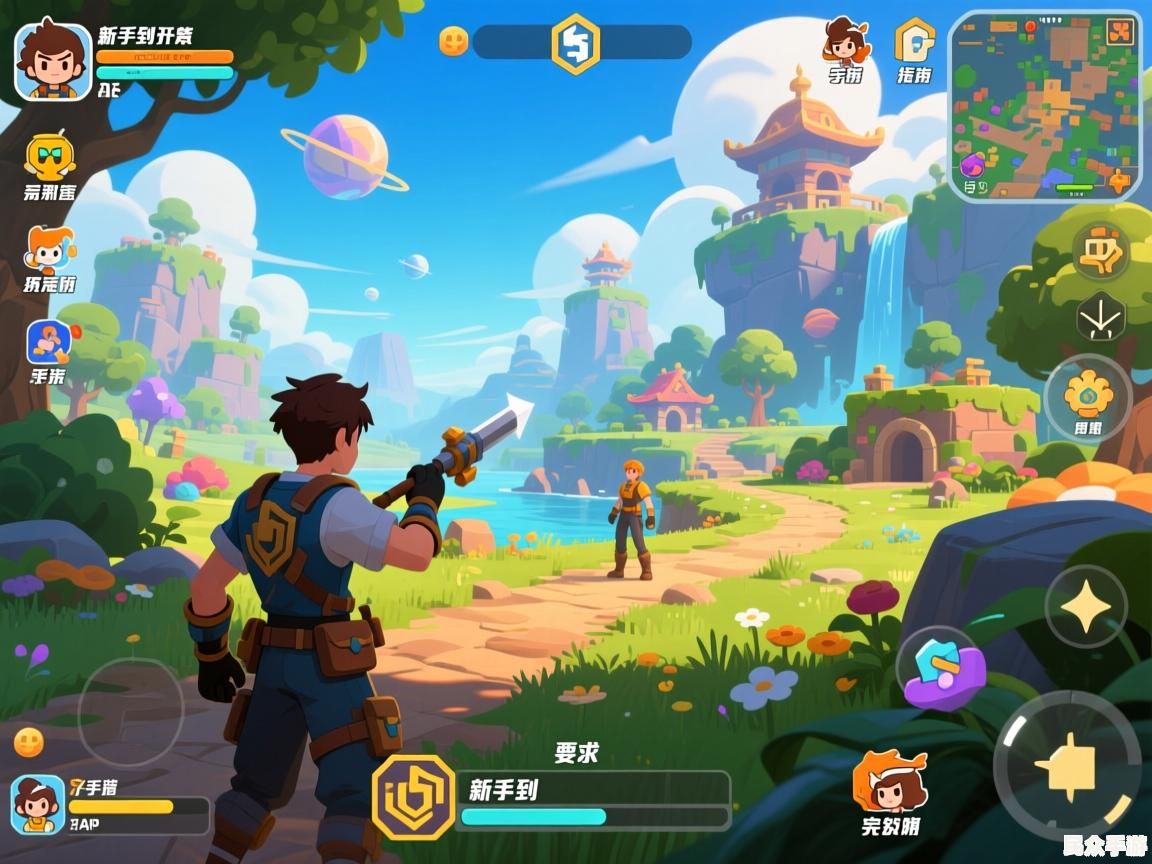Click the hexagon emblem on the top bar
The height and width of the screenshot is (864, 1152).
576,43
